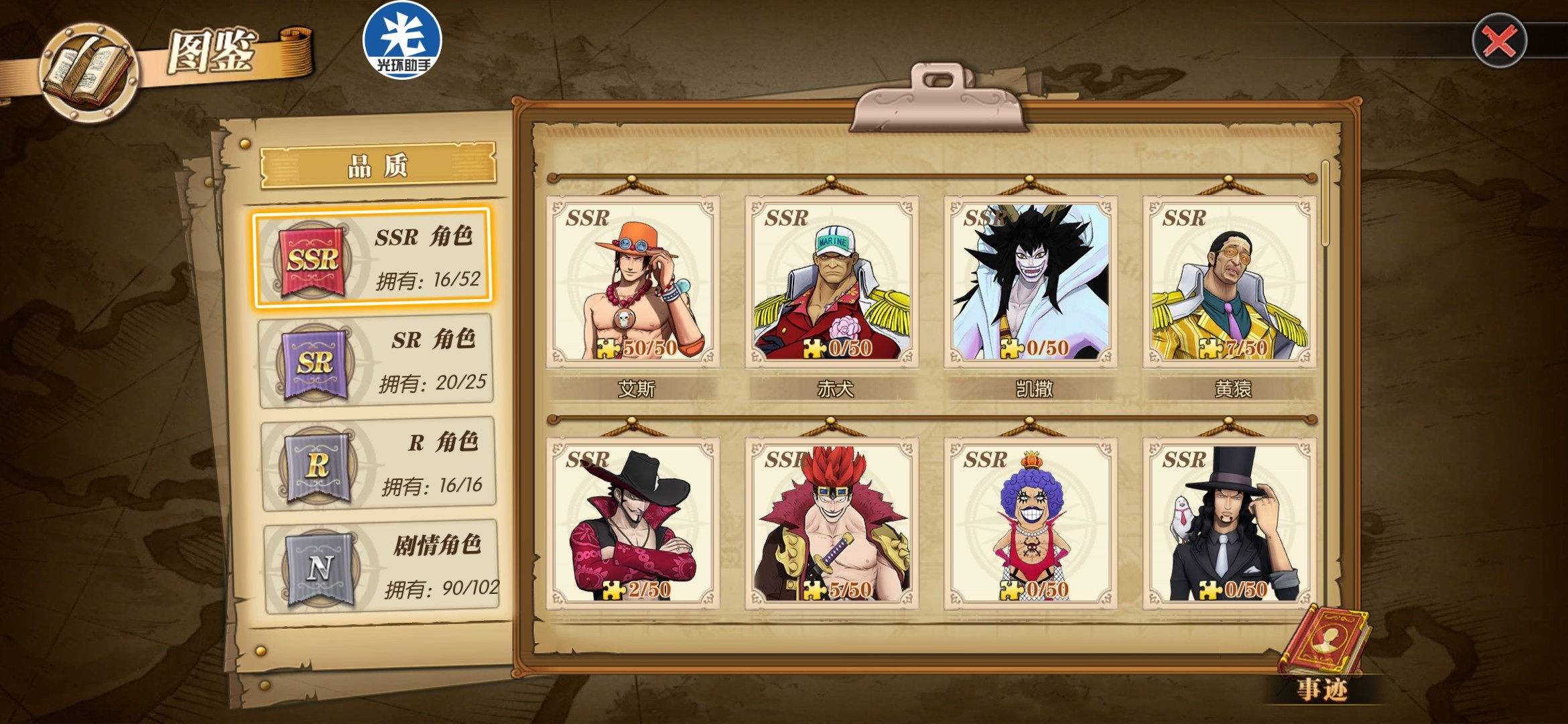Open the 黄猿 character card
Screen dimensions: 1568x724
pos(1230,282)
